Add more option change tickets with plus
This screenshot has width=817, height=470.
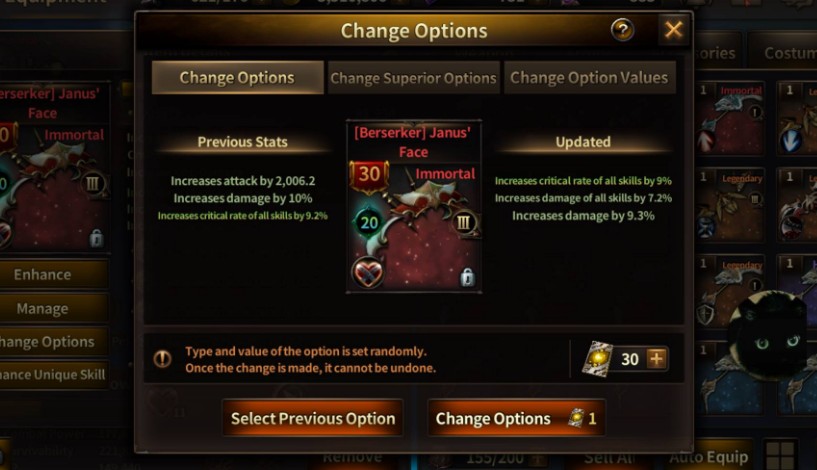click(656, 358)
